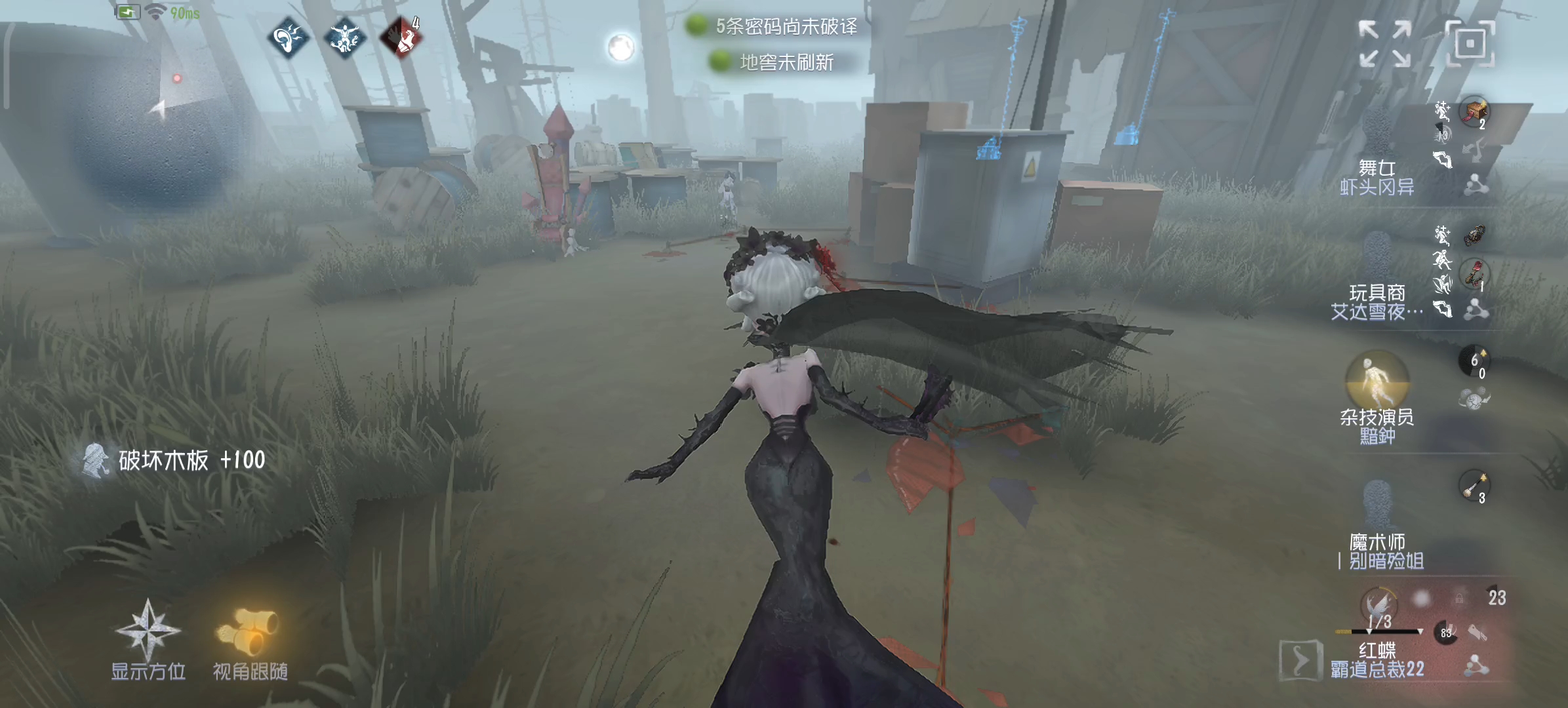Select the ear-shaped talent icon
Viewport: 1568px width, 708px height.
(x=288, y=39)
